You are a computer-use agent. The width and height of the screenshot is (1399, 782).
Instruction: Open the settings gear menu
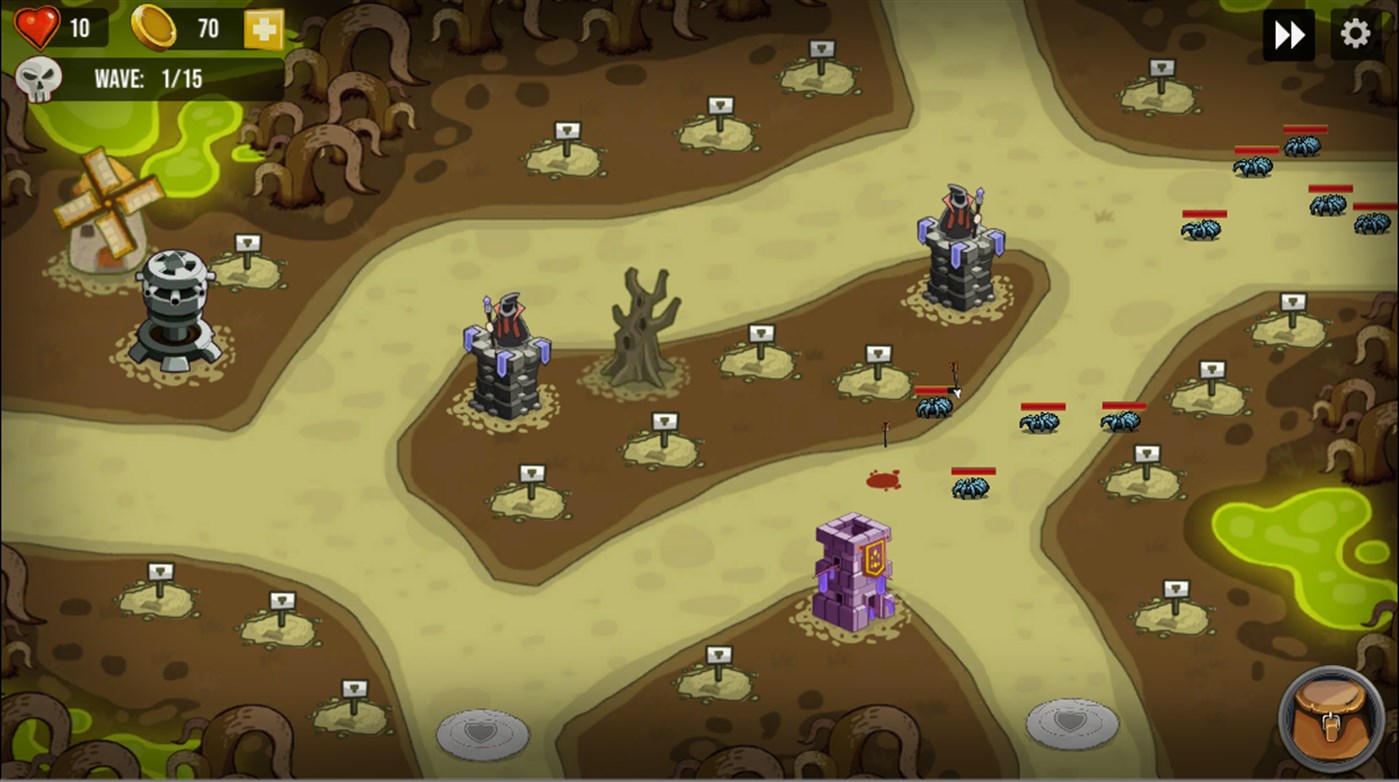pyautogui.click(x=1356, y=33)
